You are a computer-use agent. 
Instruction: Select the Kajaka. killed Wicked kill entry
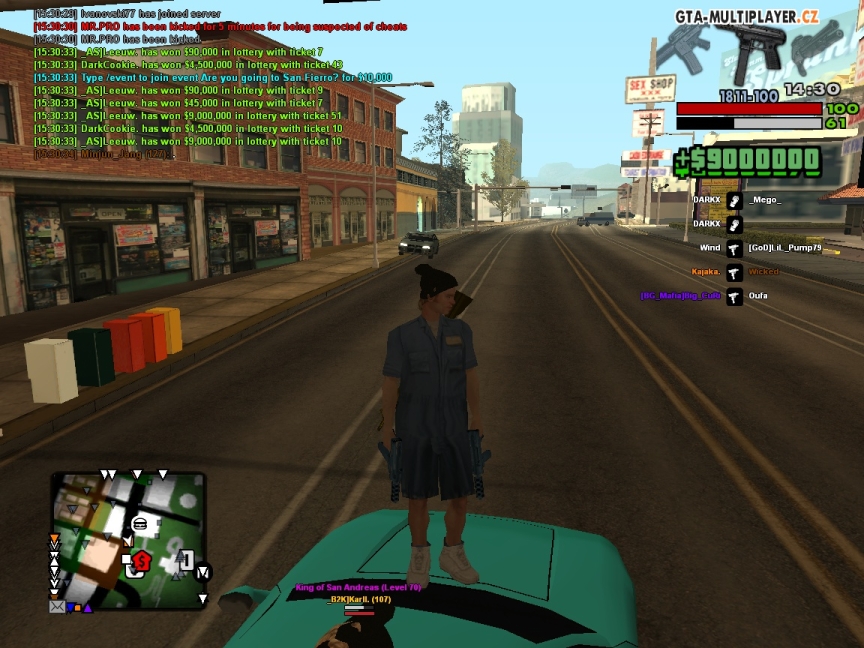[735, 272]
